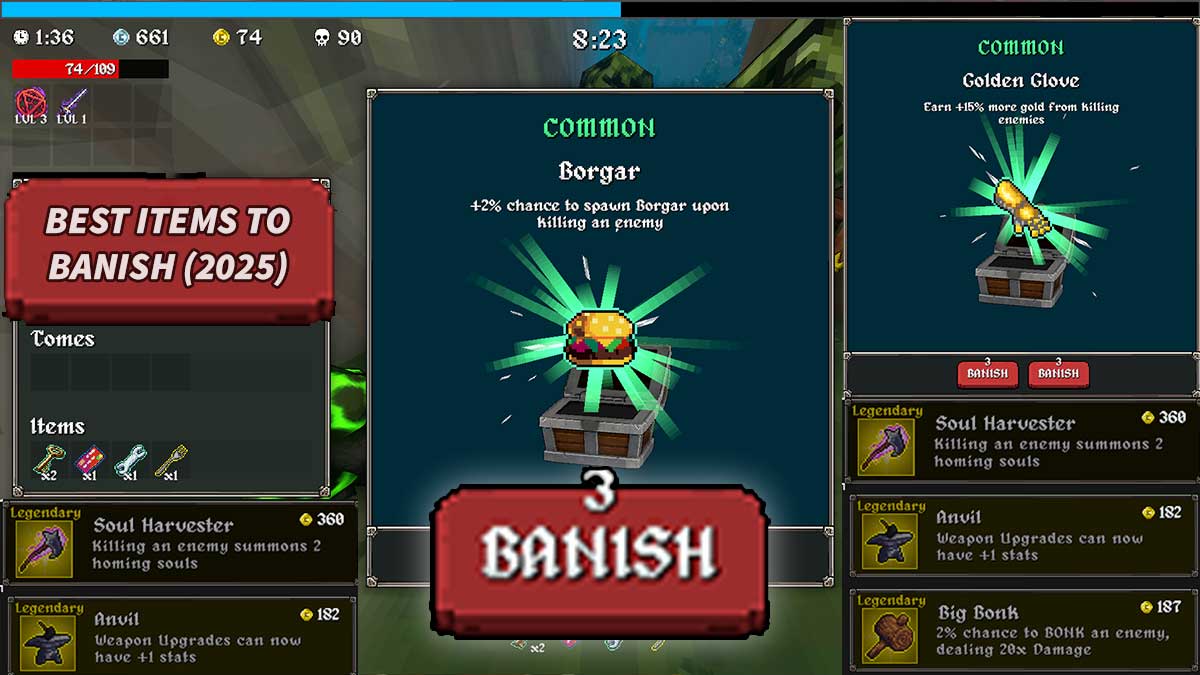Pick the silver wrench item slot
This screenshot has width=1200, height=675.
pos(130,460)
